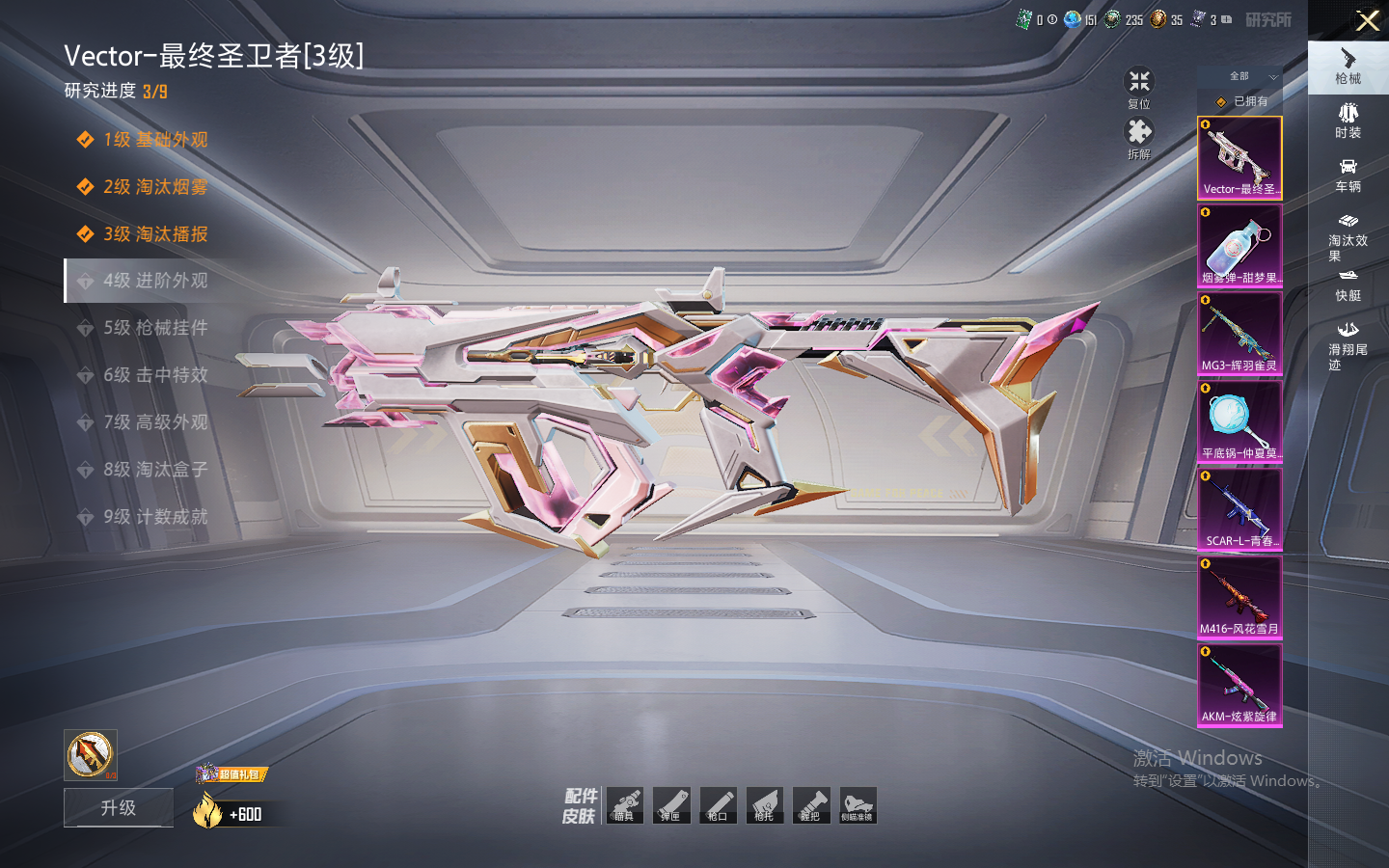Close the research lab screen
The image size is (1389, 868).
1367,20
